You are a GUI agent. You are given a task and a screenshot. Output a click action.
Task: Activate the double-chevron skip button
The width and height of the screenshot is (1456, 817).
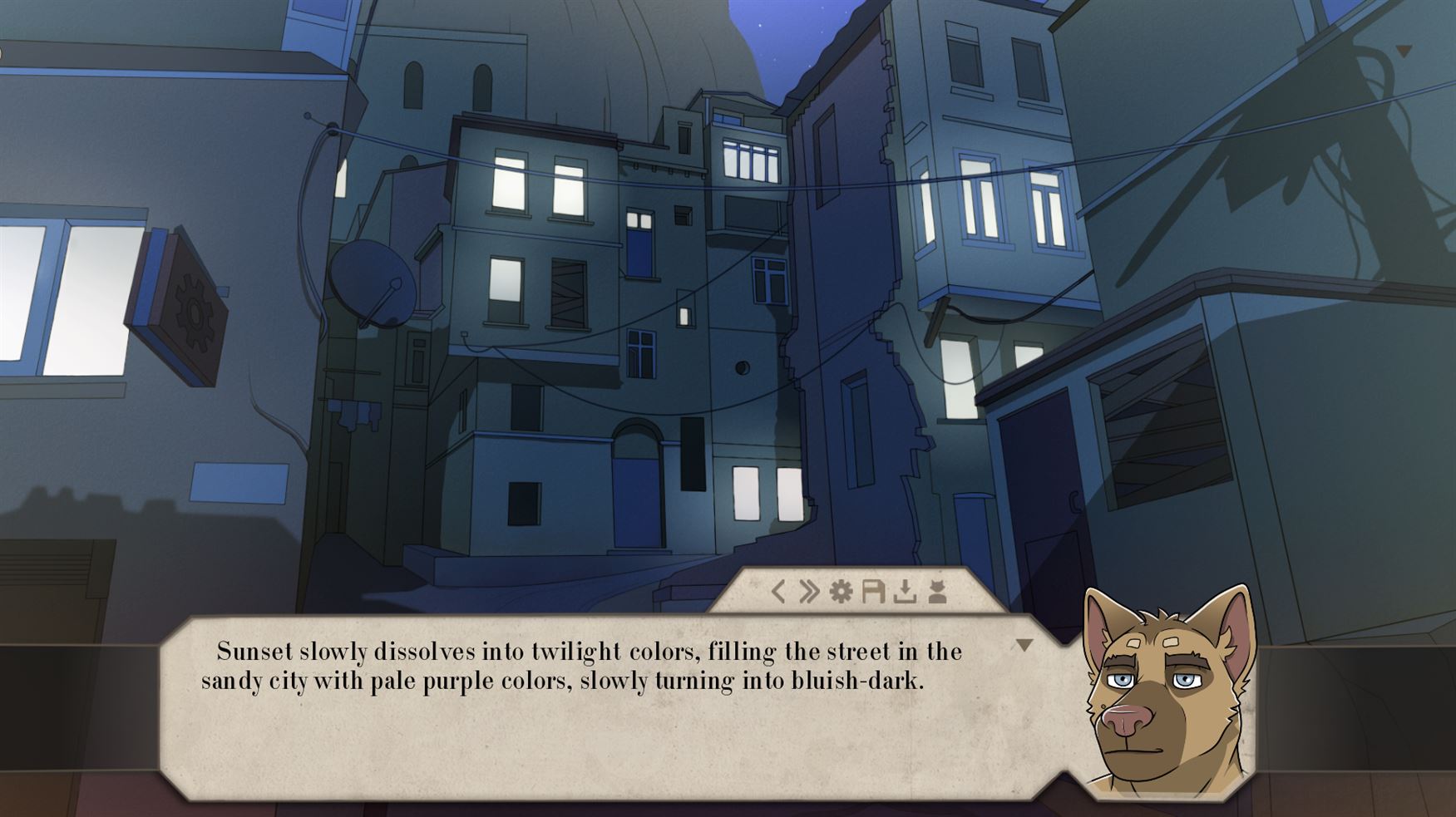pyautogui.click(x=809, y=592)
